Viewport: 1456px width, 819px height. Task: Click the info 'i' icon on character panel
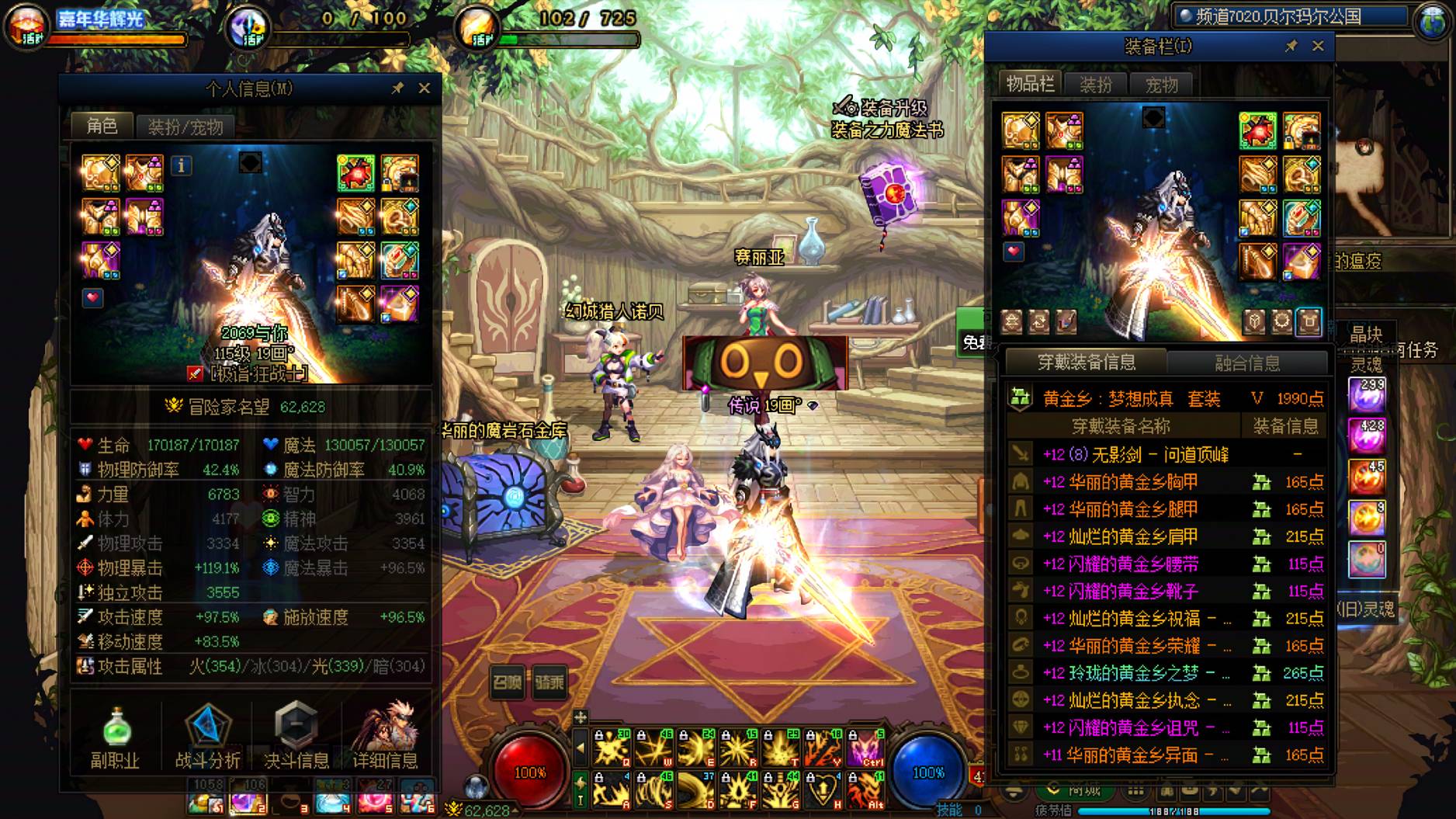181,165
